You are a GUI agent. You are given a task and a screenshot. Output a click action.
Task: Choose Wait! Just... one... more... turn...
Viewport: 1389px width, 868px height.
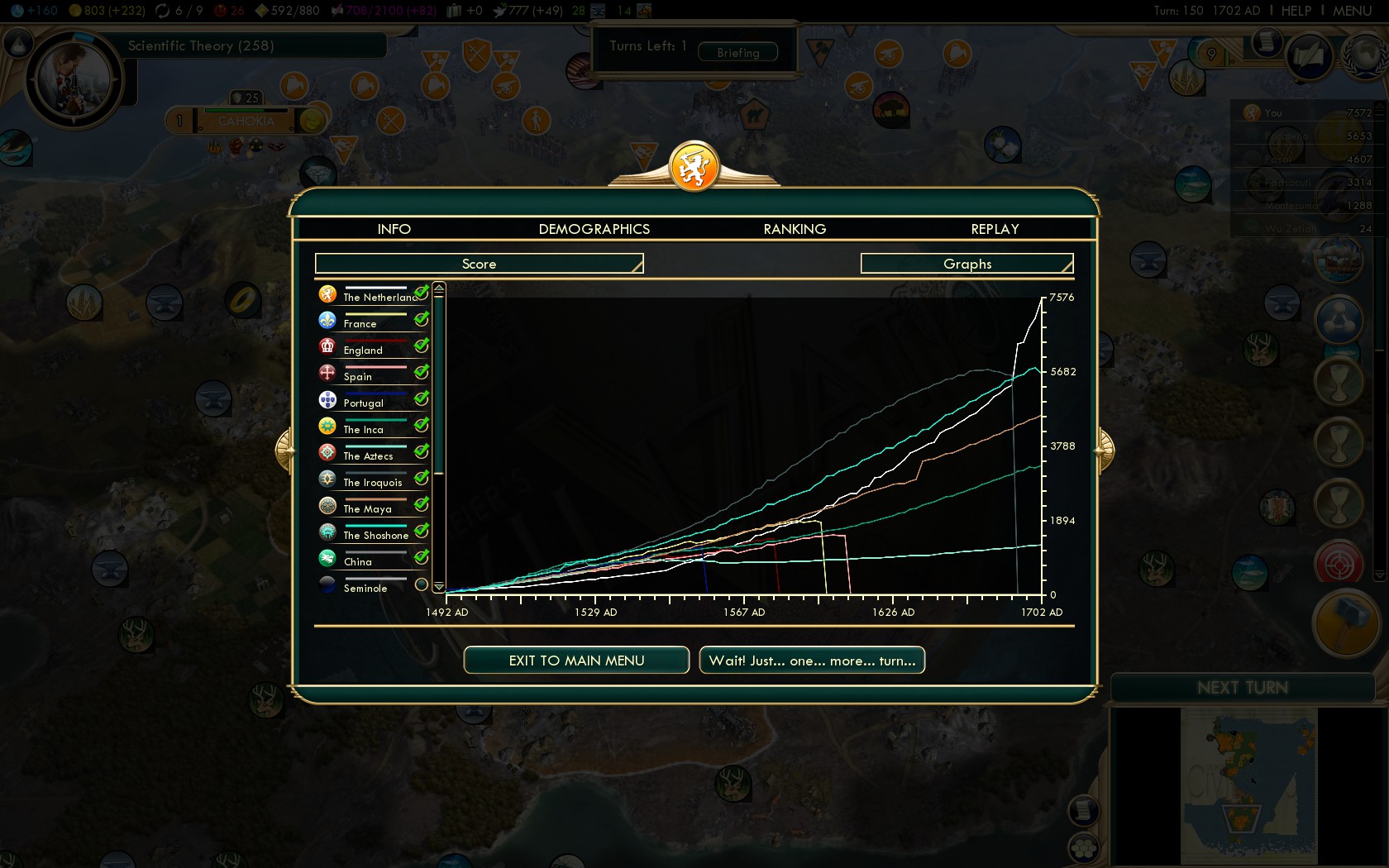tap(812, 661)
